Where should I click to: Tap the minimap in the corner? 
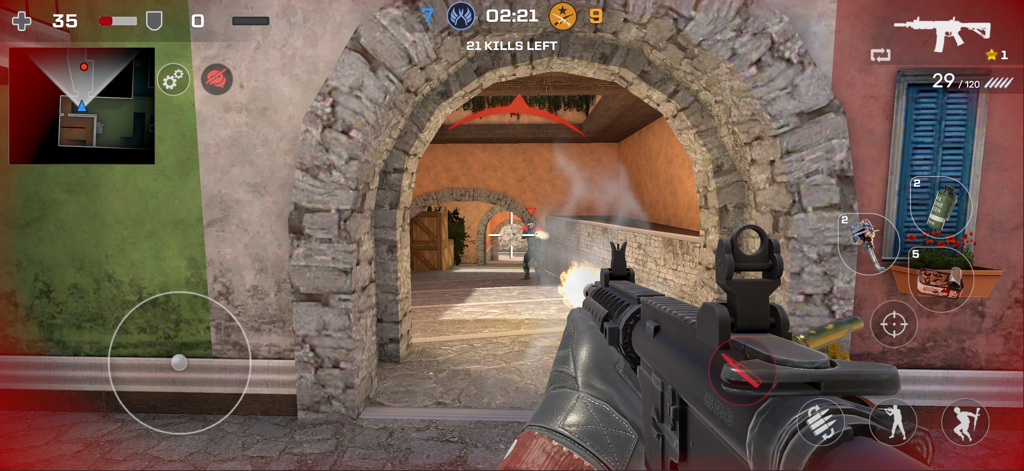82,105
